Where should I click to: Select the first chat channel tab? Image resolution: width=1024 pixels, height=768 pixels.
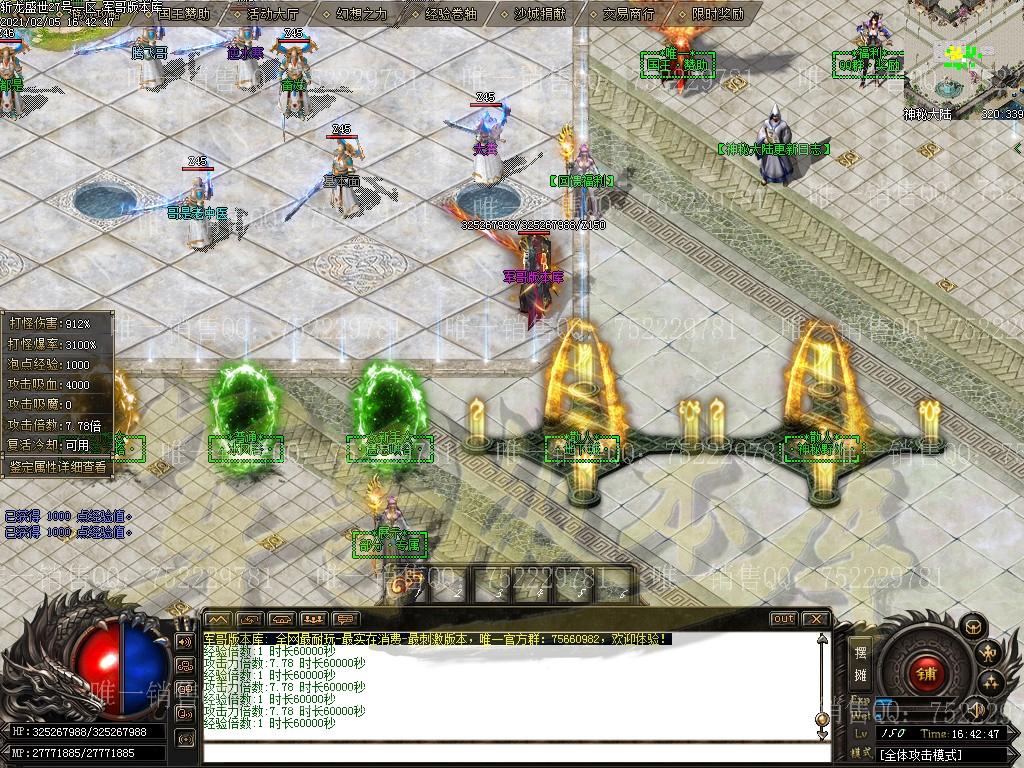click(218, 619)
